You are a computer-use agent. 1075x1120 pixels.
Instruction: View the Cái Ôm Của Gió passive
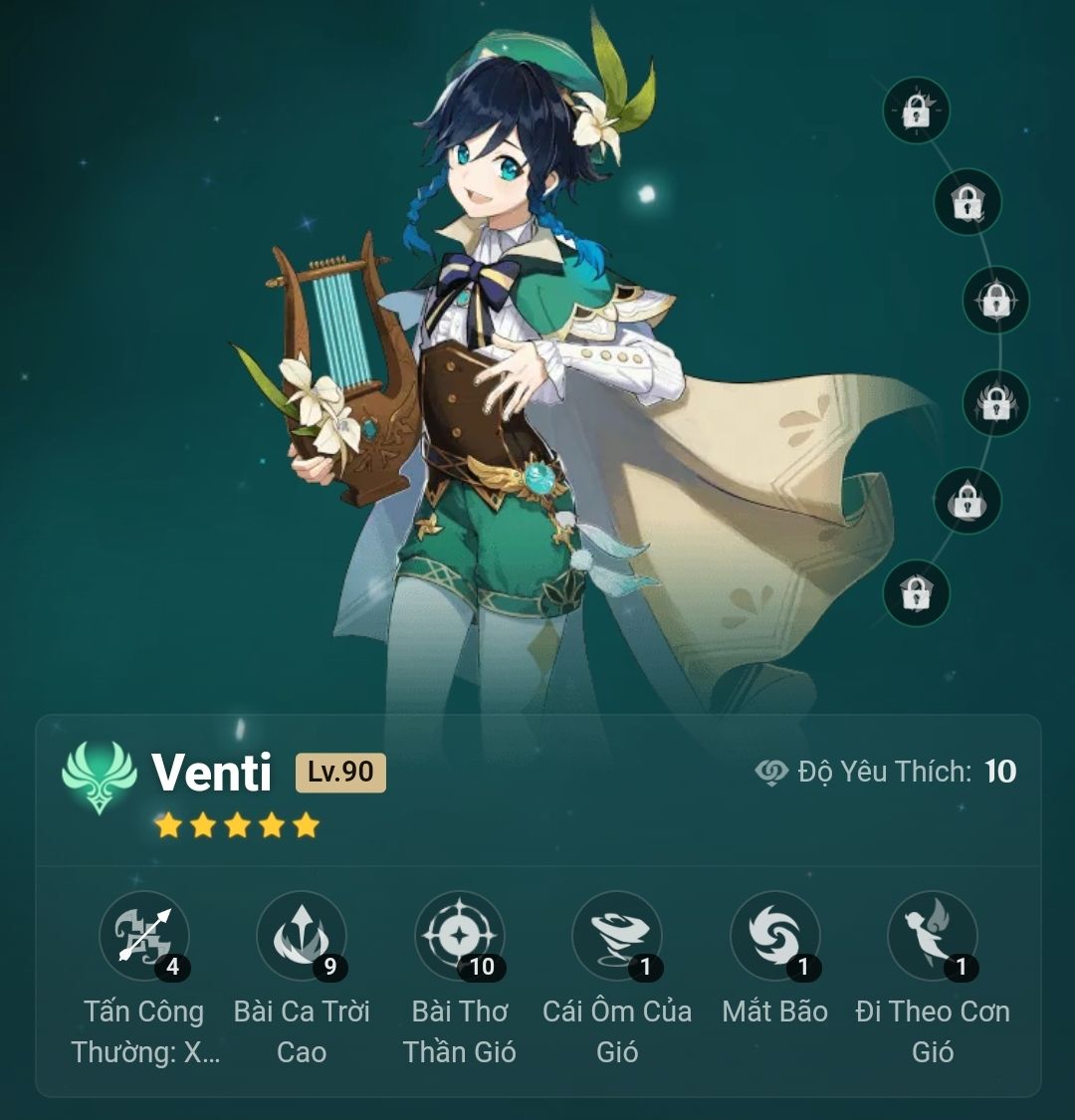point(617,936)
